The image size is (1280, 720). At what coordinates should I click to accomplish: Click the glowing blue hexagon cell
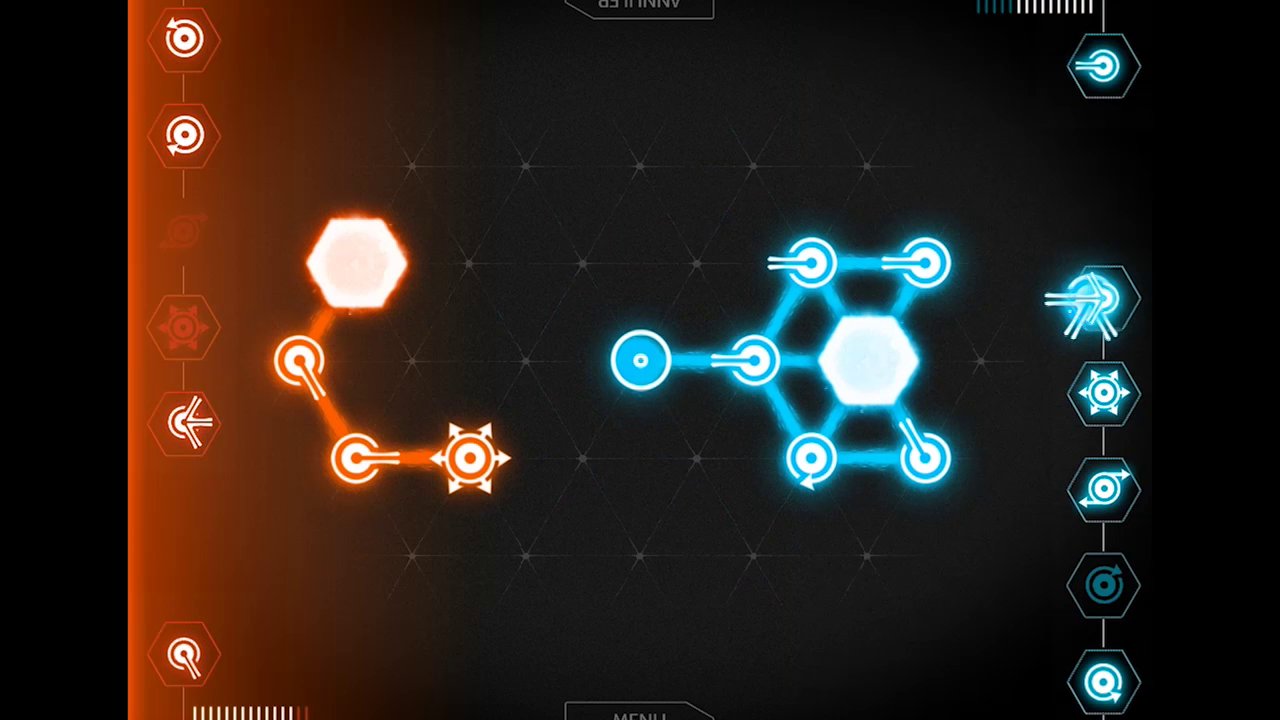[868, 362]
